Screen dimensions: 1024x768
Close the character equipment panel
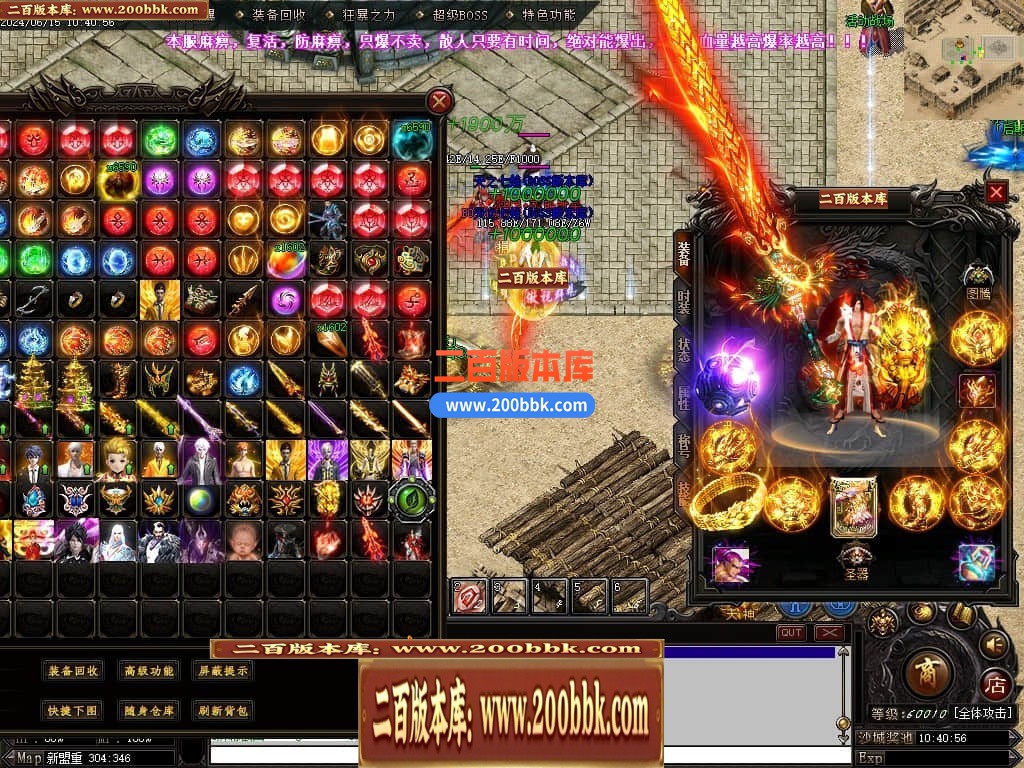click(x=996, y=192)
